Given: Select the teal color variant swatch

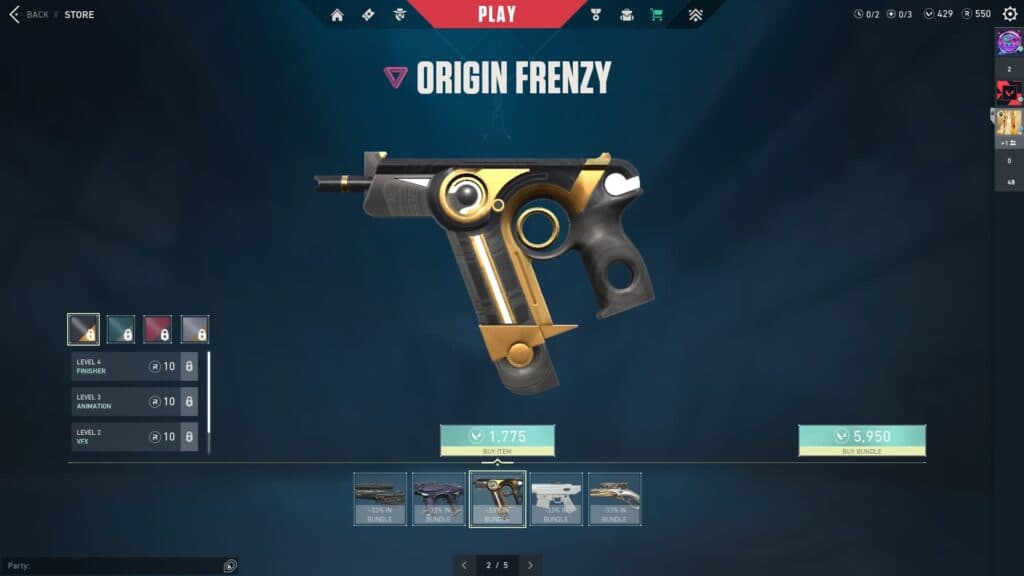Looking at the screenshot, I should coord(121,329).
